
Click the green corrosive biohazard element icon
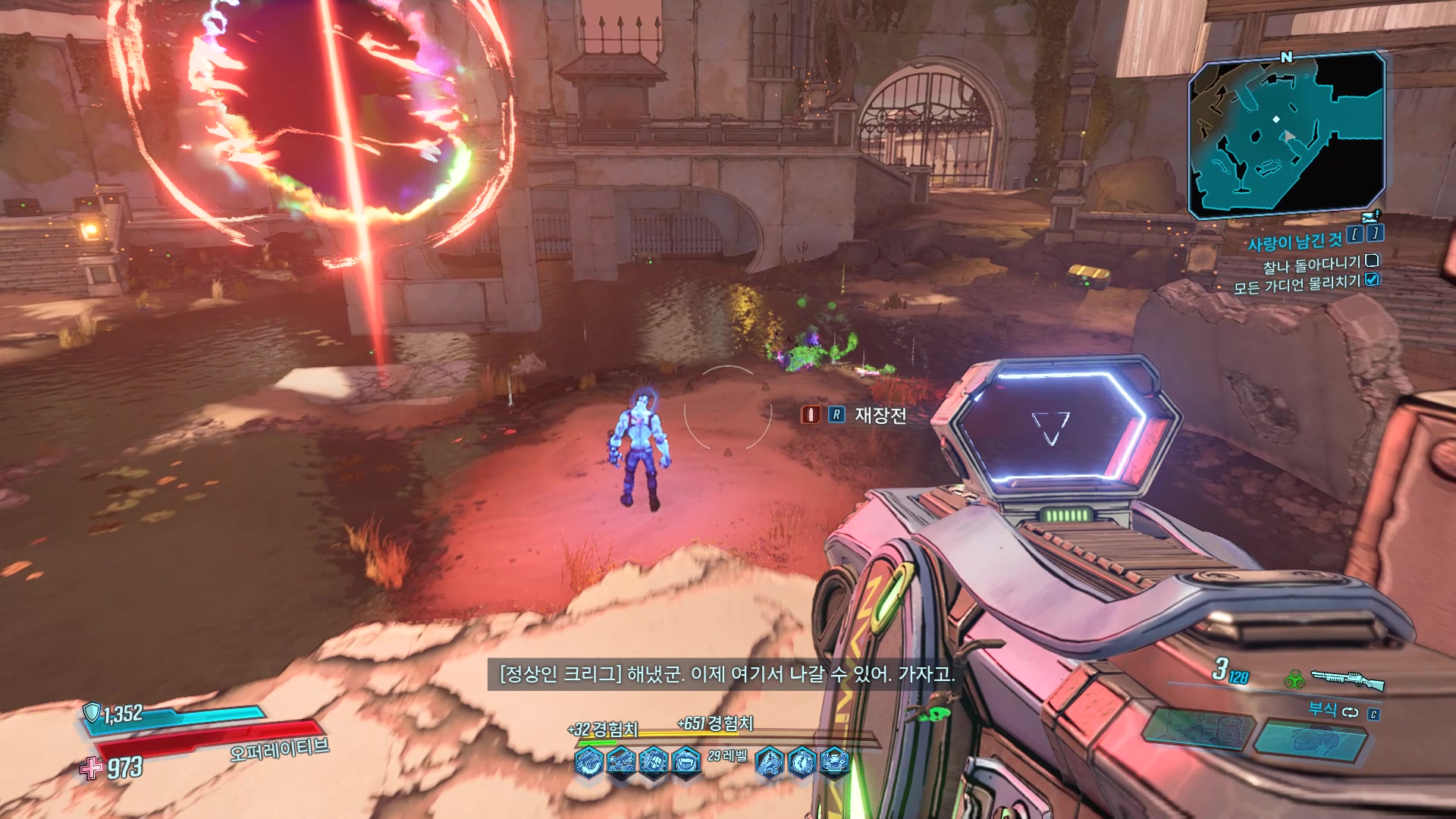(x=1293, y=679)
